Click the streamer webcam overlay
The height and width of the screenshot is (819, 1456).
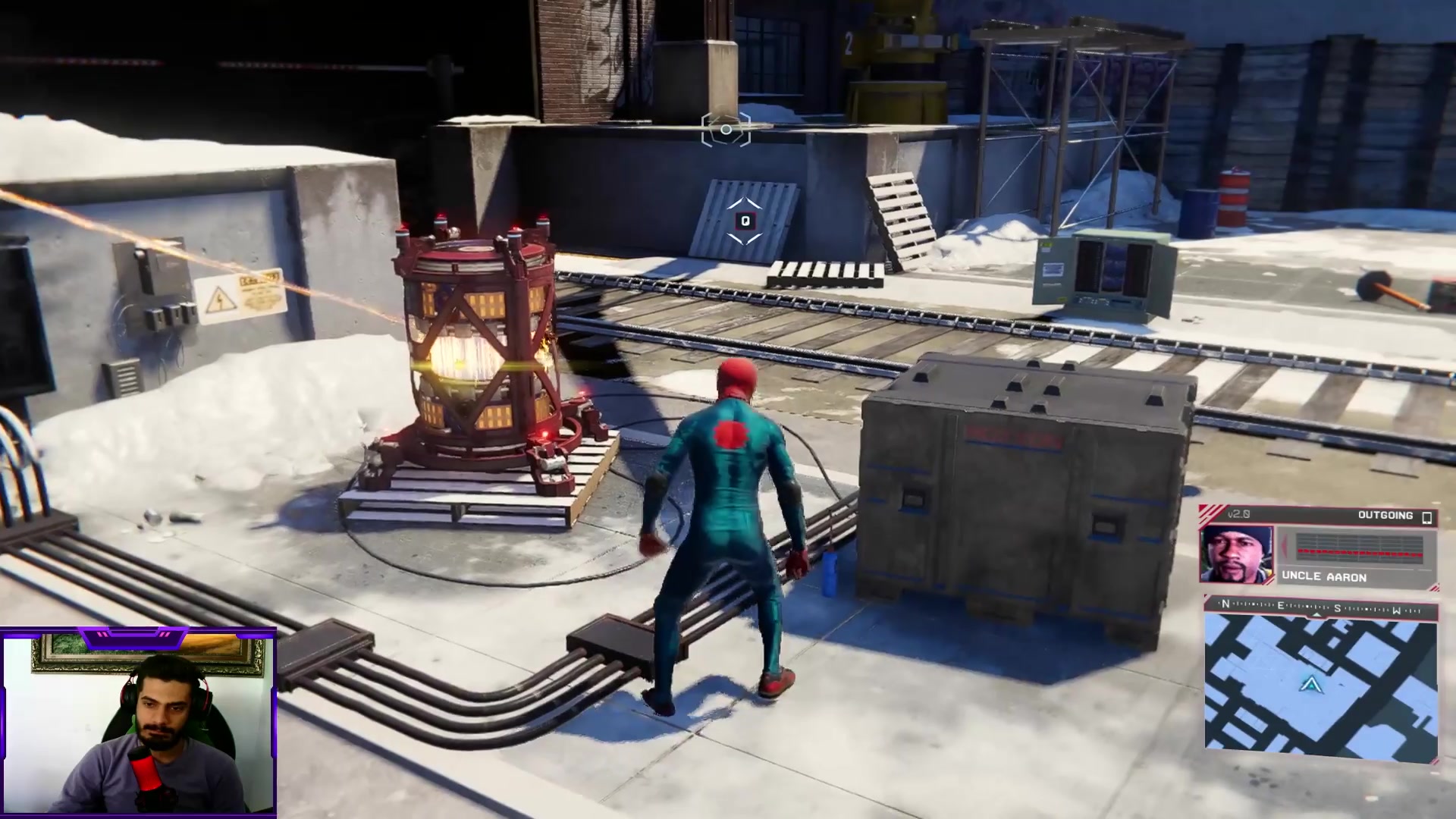click(138, 723)
